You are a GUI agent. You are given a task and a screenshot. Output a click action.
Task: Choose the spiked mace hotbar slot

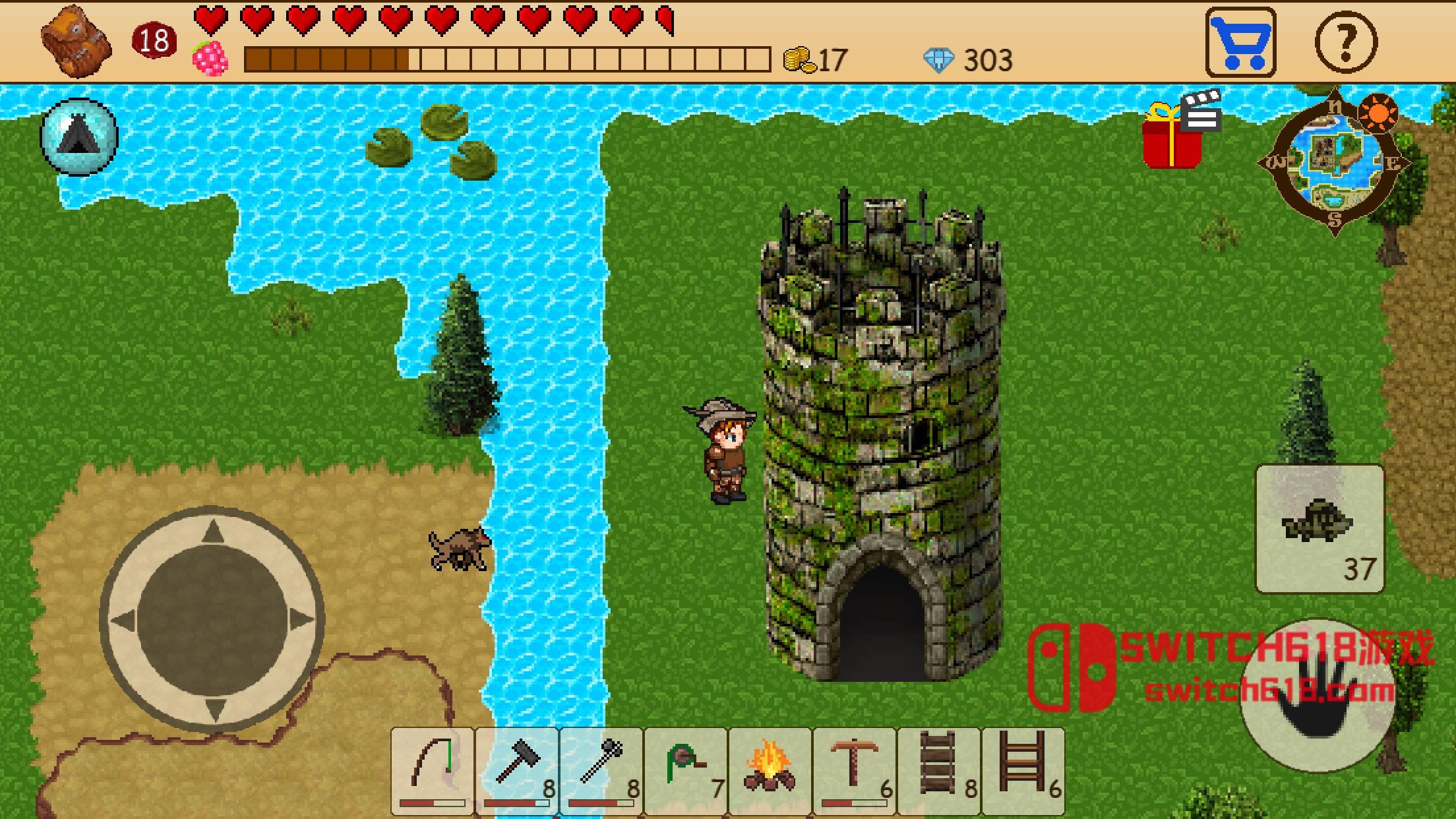point(601,769)
